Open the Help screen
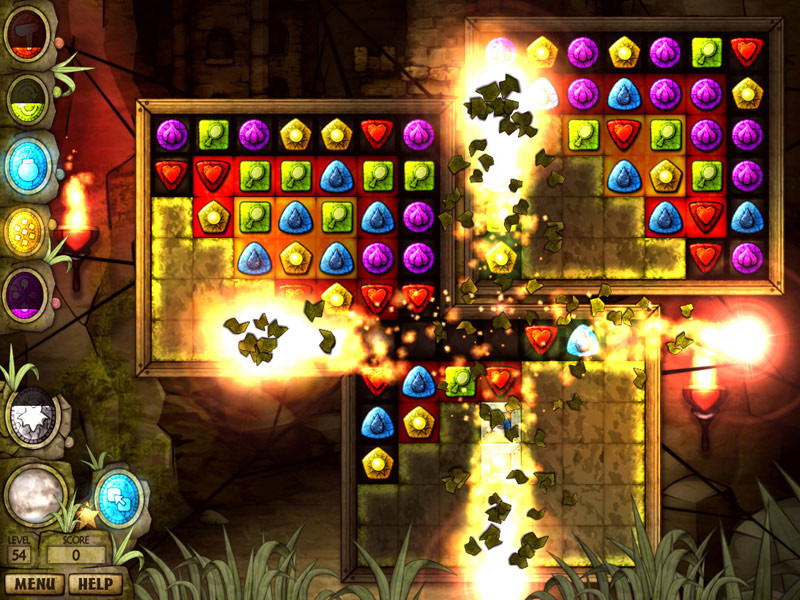 [x=96, y=584]
